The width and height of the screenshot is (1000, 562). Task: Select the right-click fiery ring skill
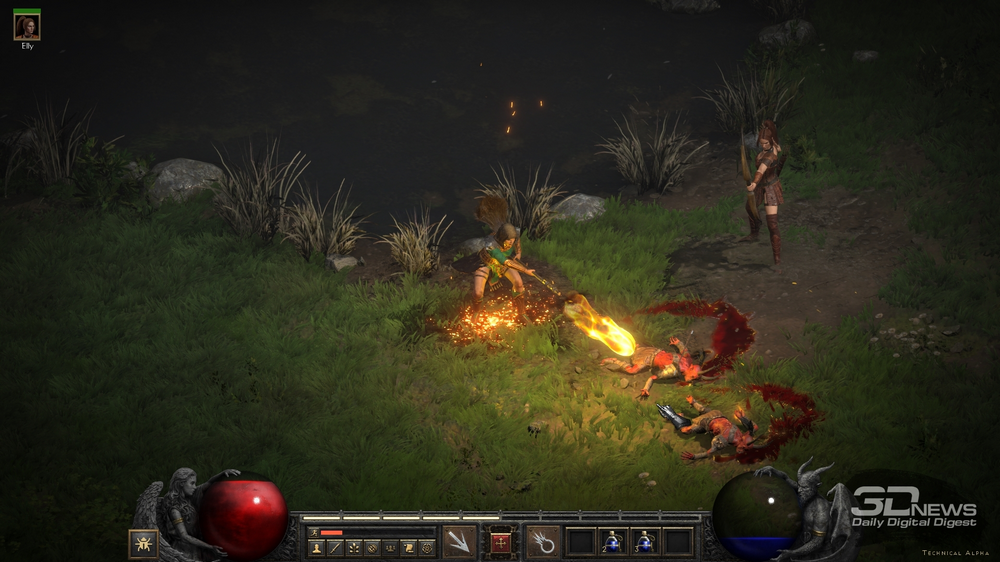(543, 542)
